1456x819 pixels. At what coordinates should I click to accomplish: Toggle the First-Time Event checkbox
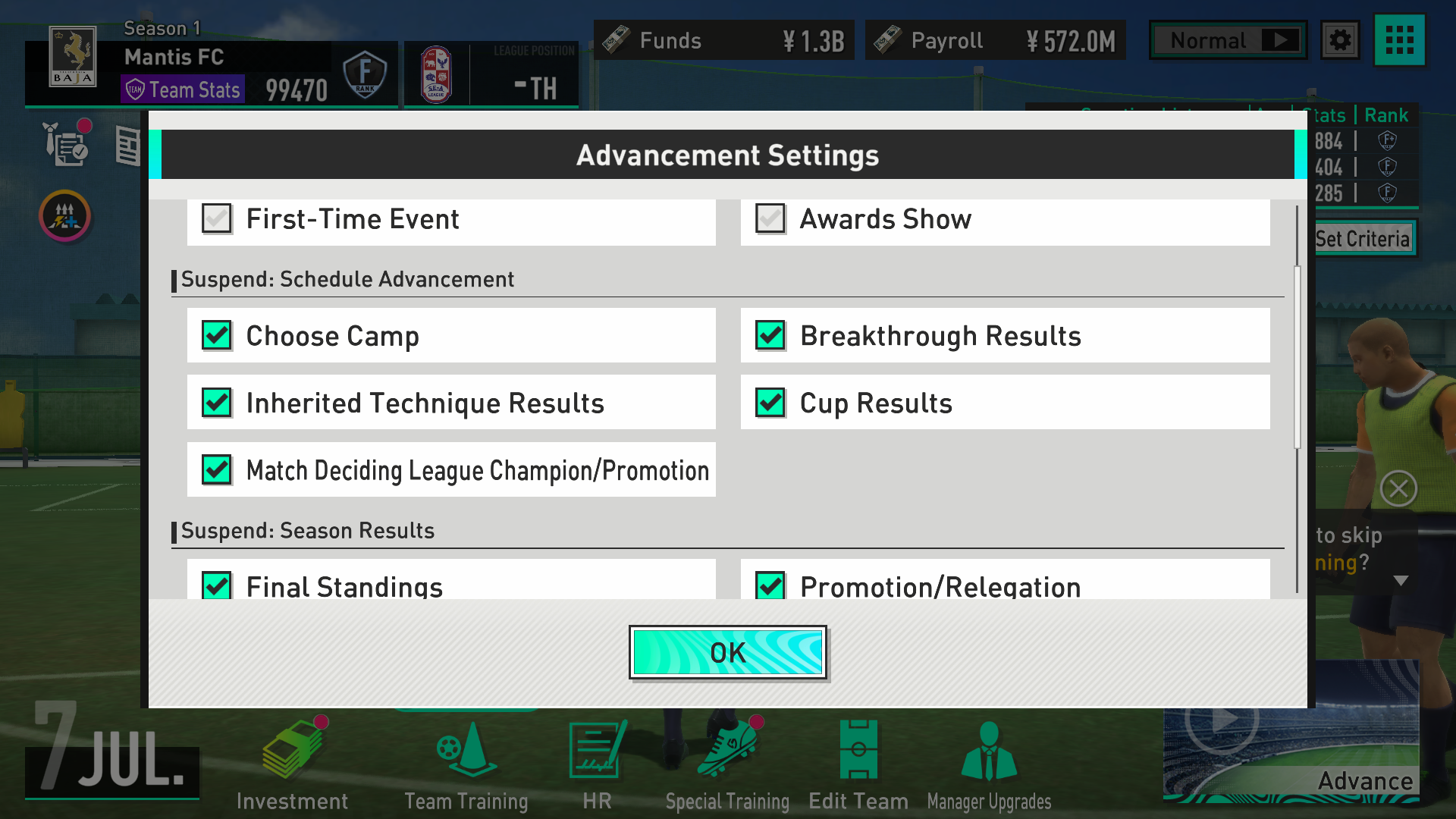pos(217,219)
